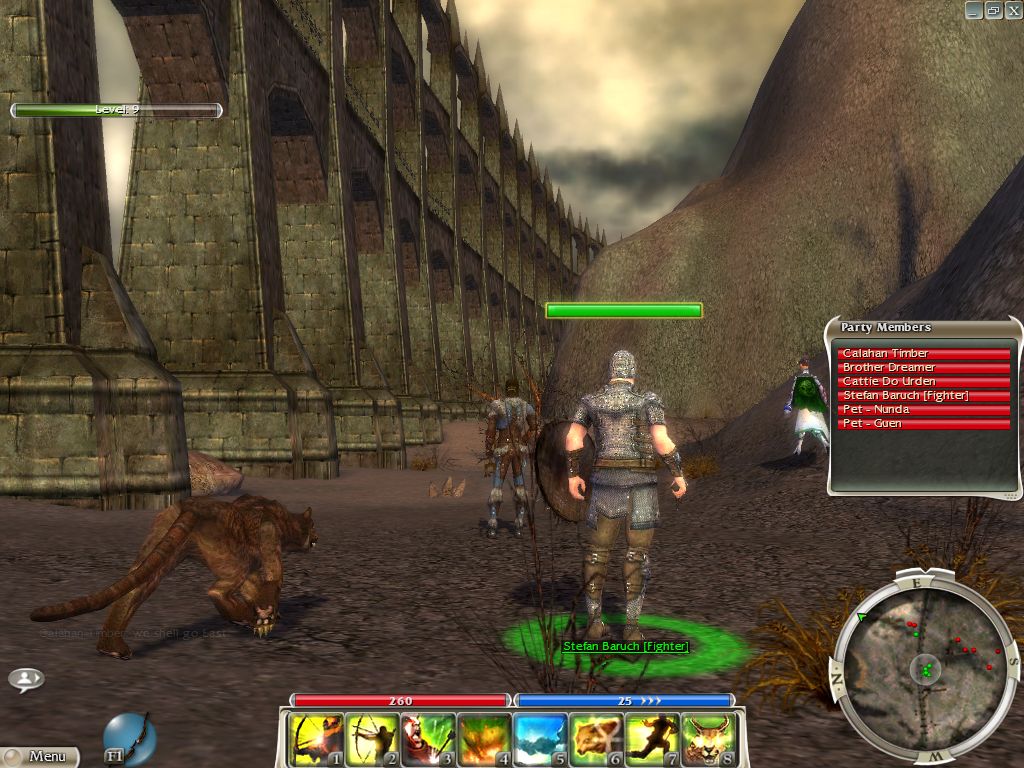Use skill 6, the bear head icon

coord(596,740)
